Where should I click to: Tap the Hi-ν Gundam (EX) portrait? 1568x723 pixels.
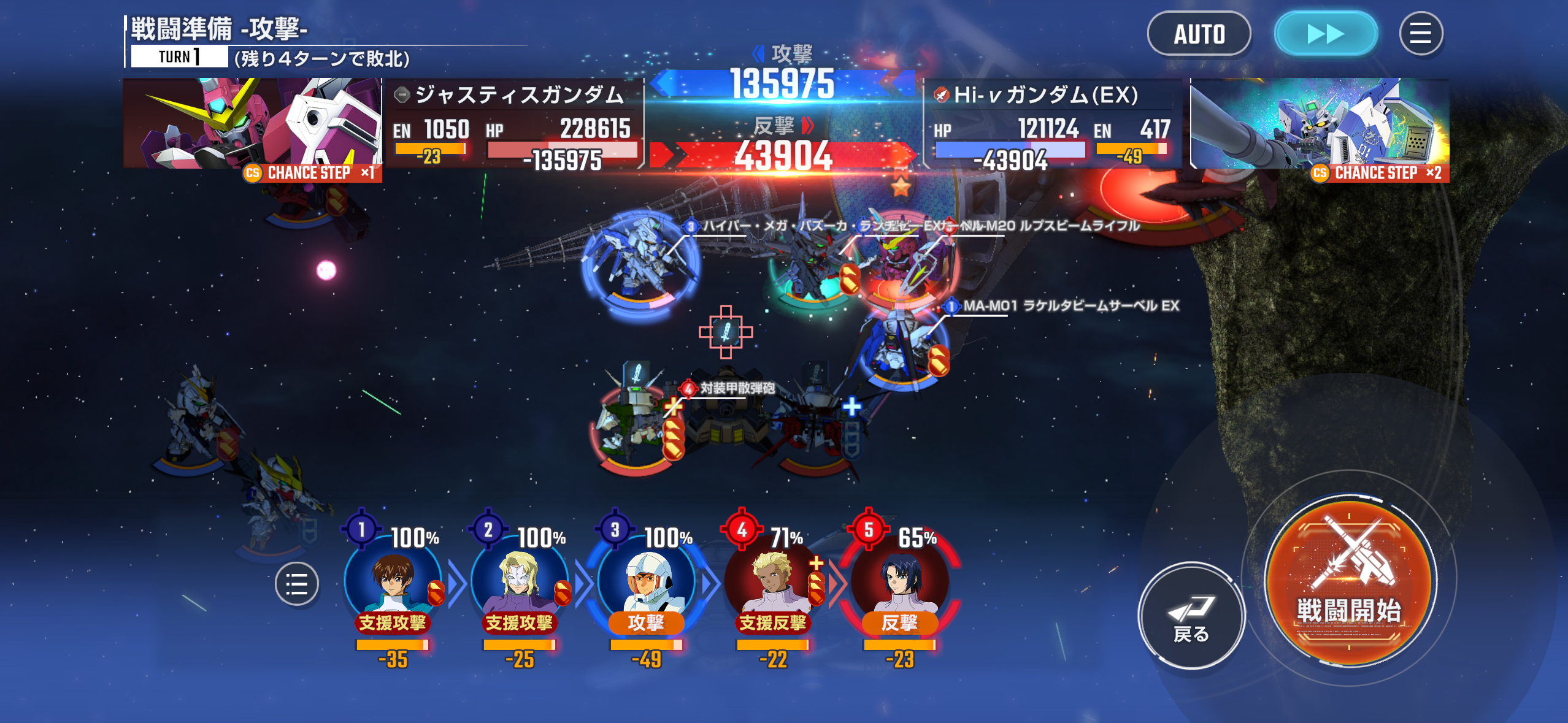point(1319,124)
